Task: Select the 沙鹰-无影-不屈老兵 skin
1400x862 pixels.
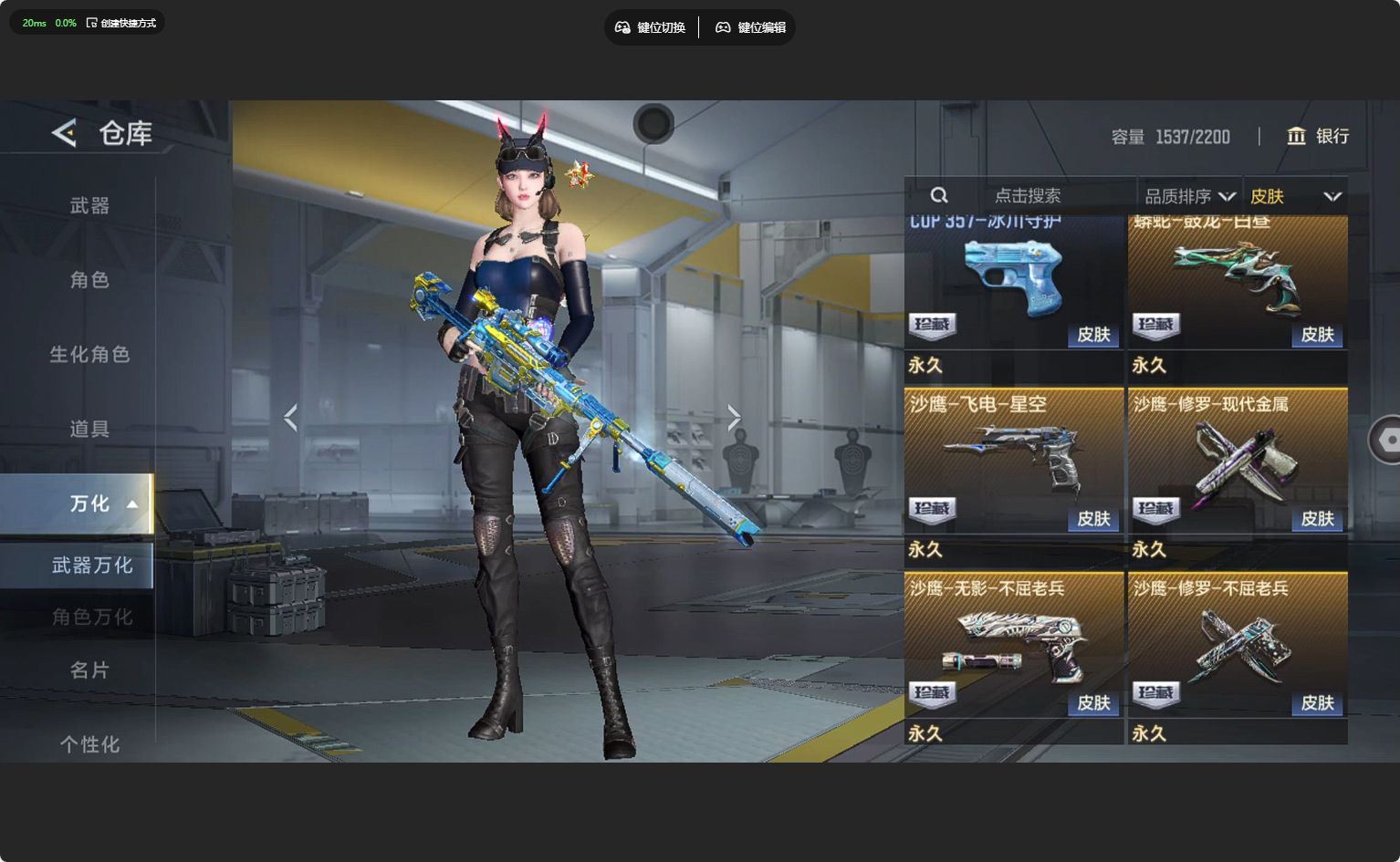Action: tap(1013, 645)
